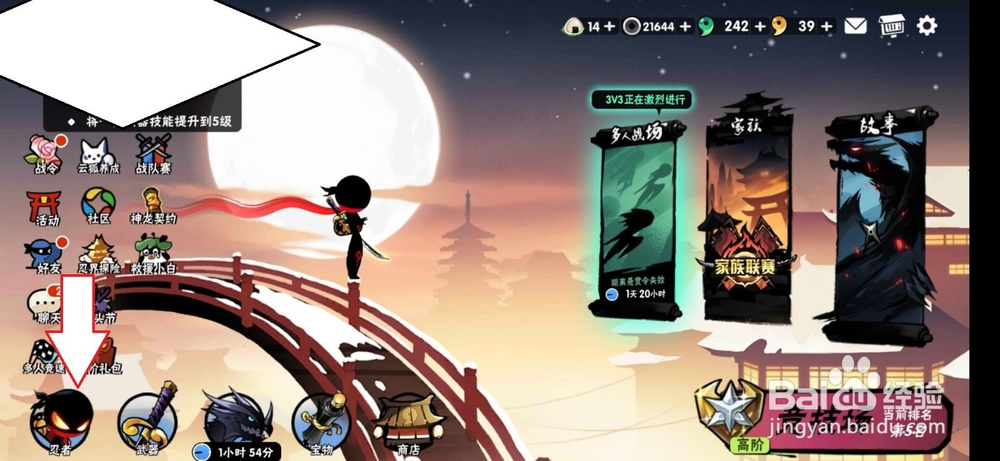Open 忍界探险 ninja world adventure
Image resolution: width=1000 pixels, height=461 pixels.
[x=99, y=255]
